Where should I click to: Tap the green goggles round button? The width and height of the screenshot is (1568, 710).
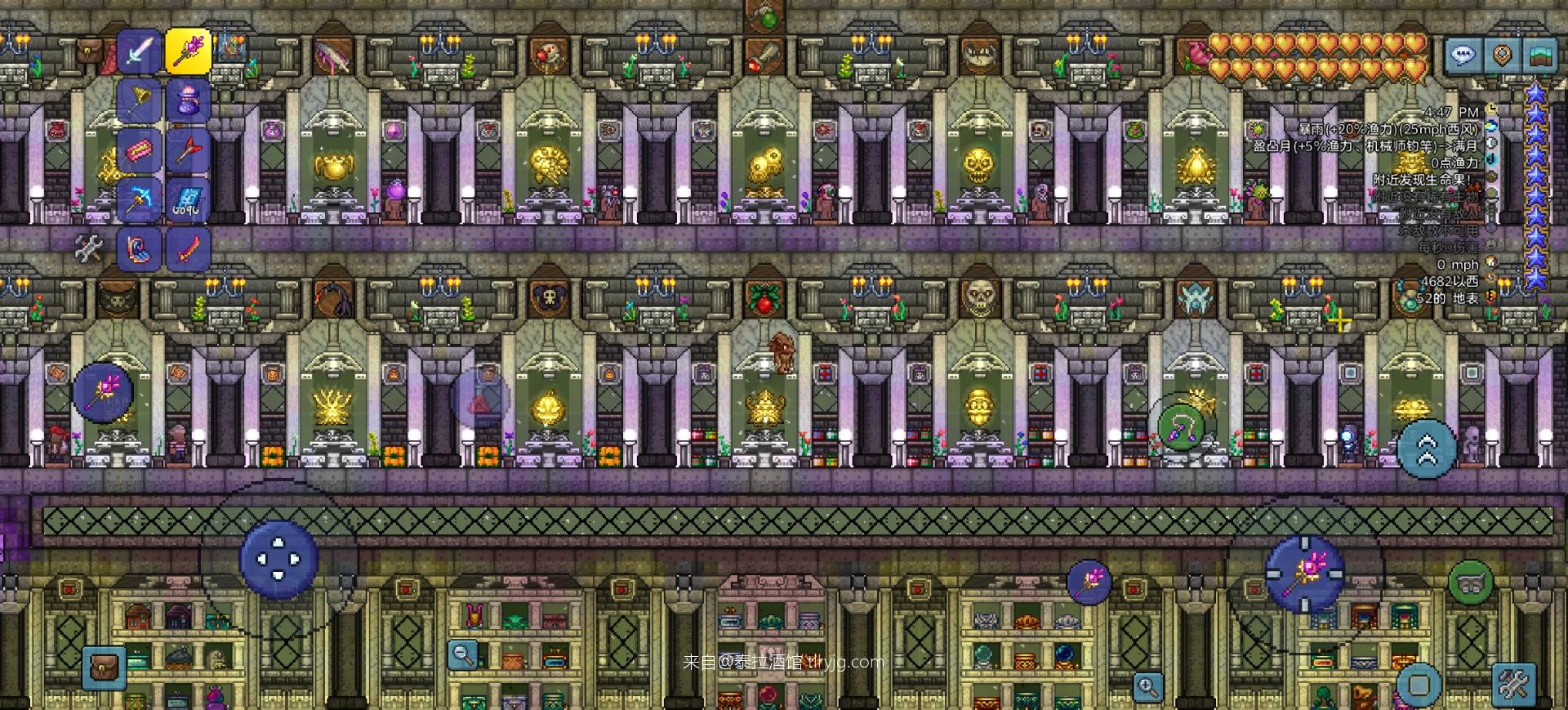(x=1470, y=583)
